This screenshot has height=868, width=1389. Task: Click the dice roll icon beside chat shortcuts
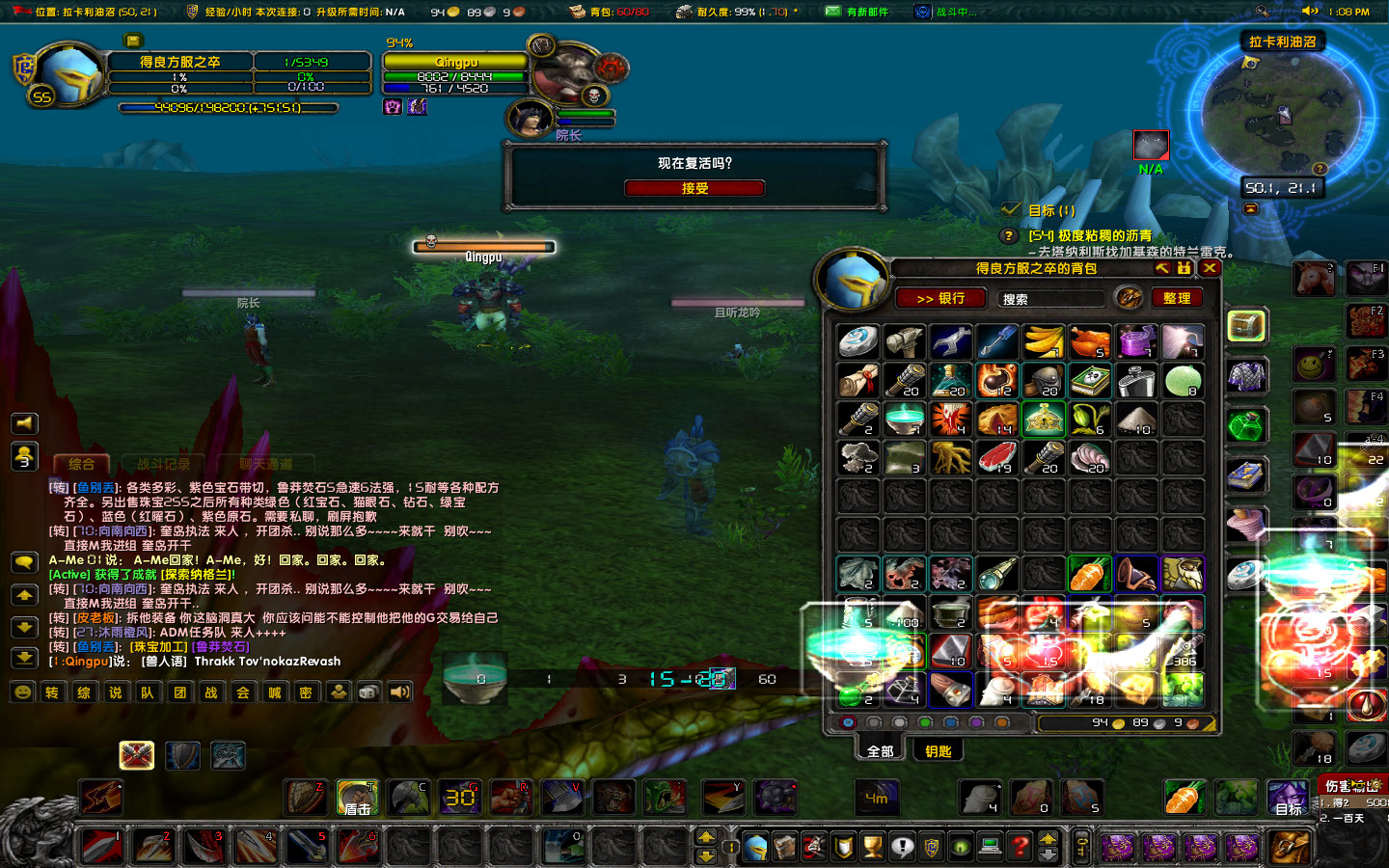(368, 692)
